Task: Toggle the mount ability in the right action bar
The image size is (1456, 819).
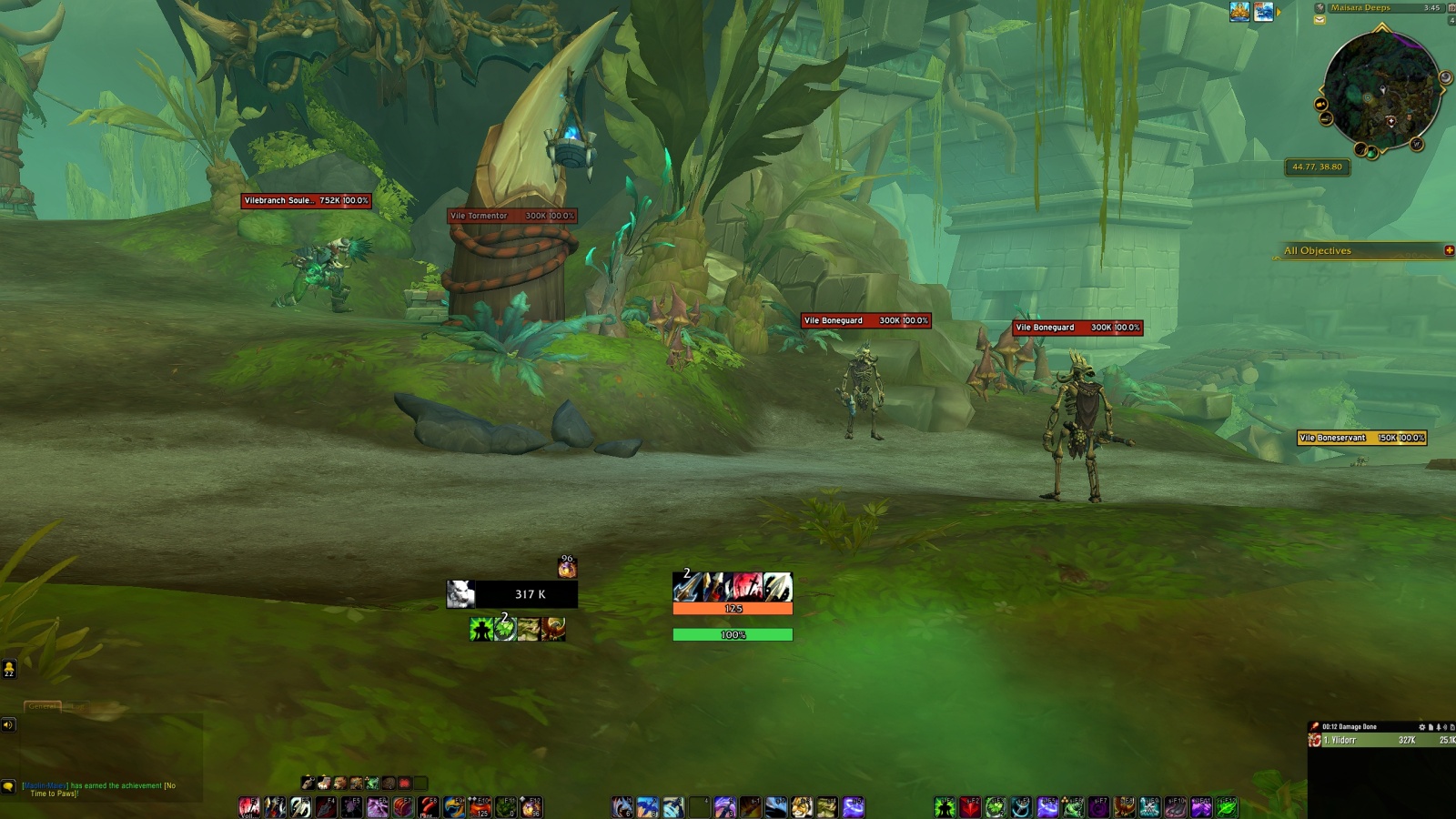Action: 1123,805
